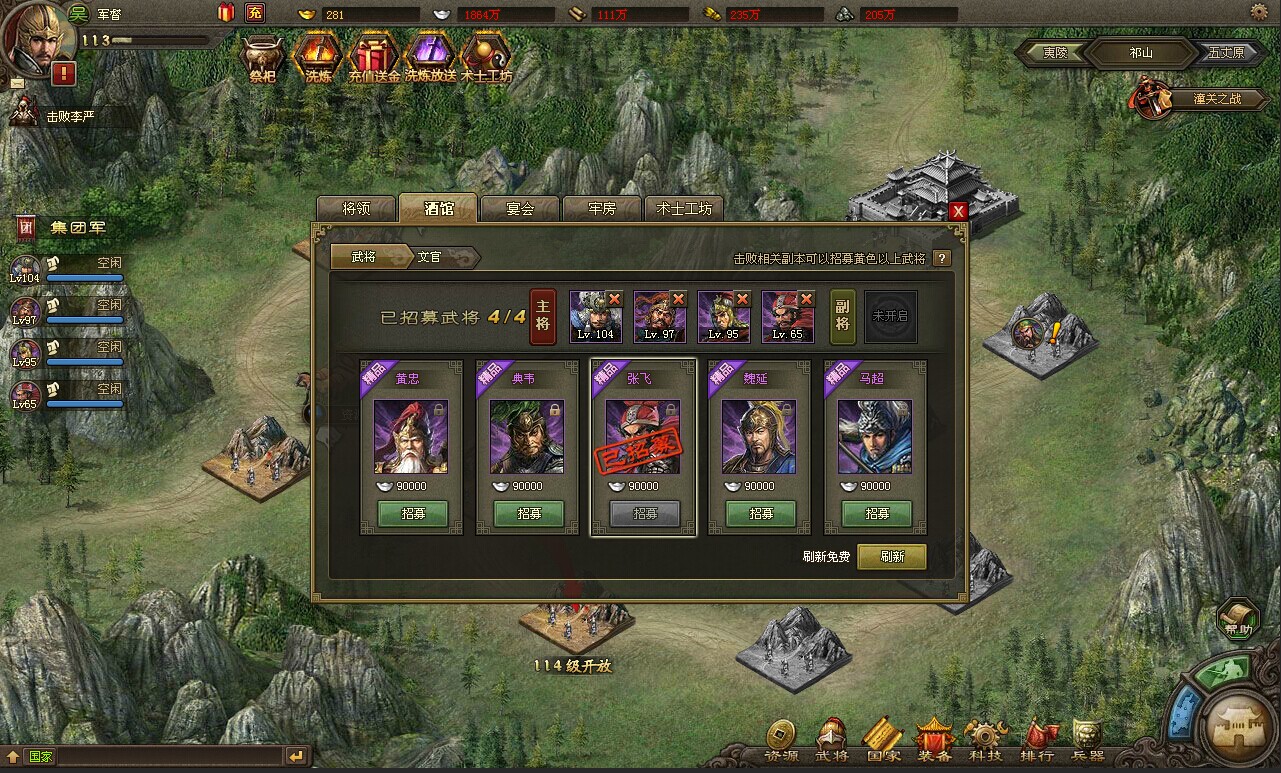
Task: Recruit general 典韦
Action: 528,513
